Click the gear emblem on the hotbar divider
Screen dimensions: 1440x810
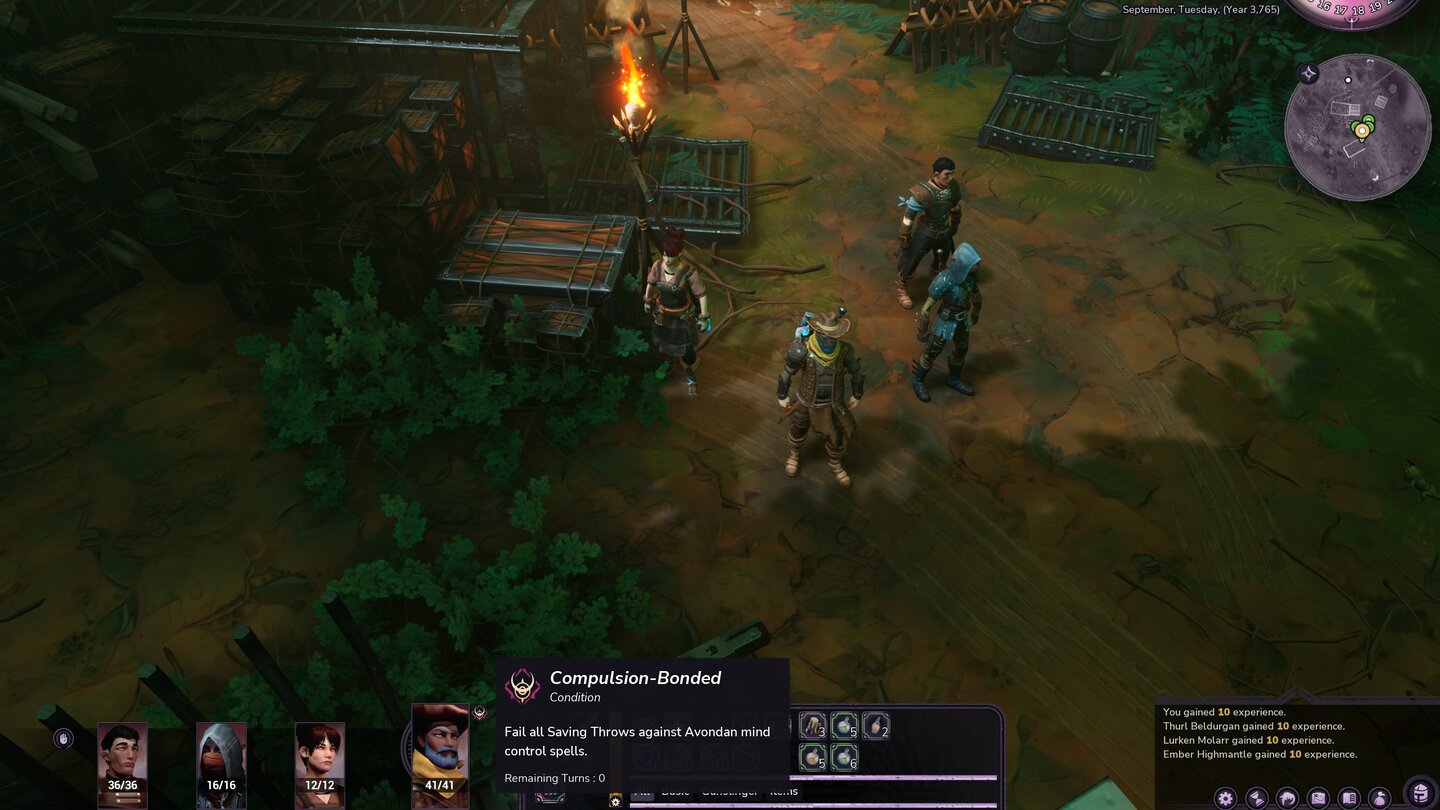pos(615,800)
